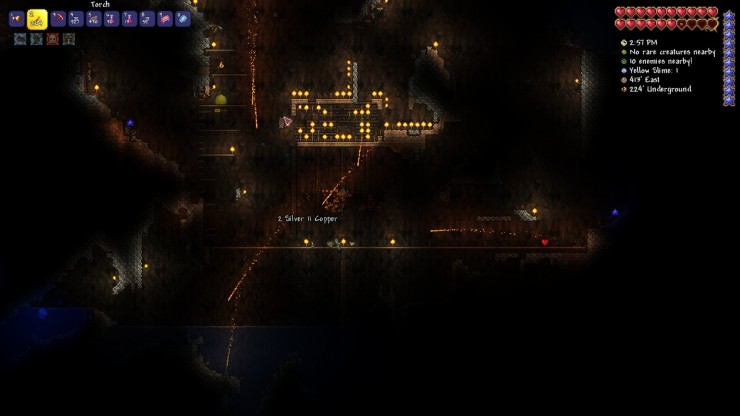740x416 pixels.
Task: Select the first hotbar slot's golden item
Action: pos(16,19)
